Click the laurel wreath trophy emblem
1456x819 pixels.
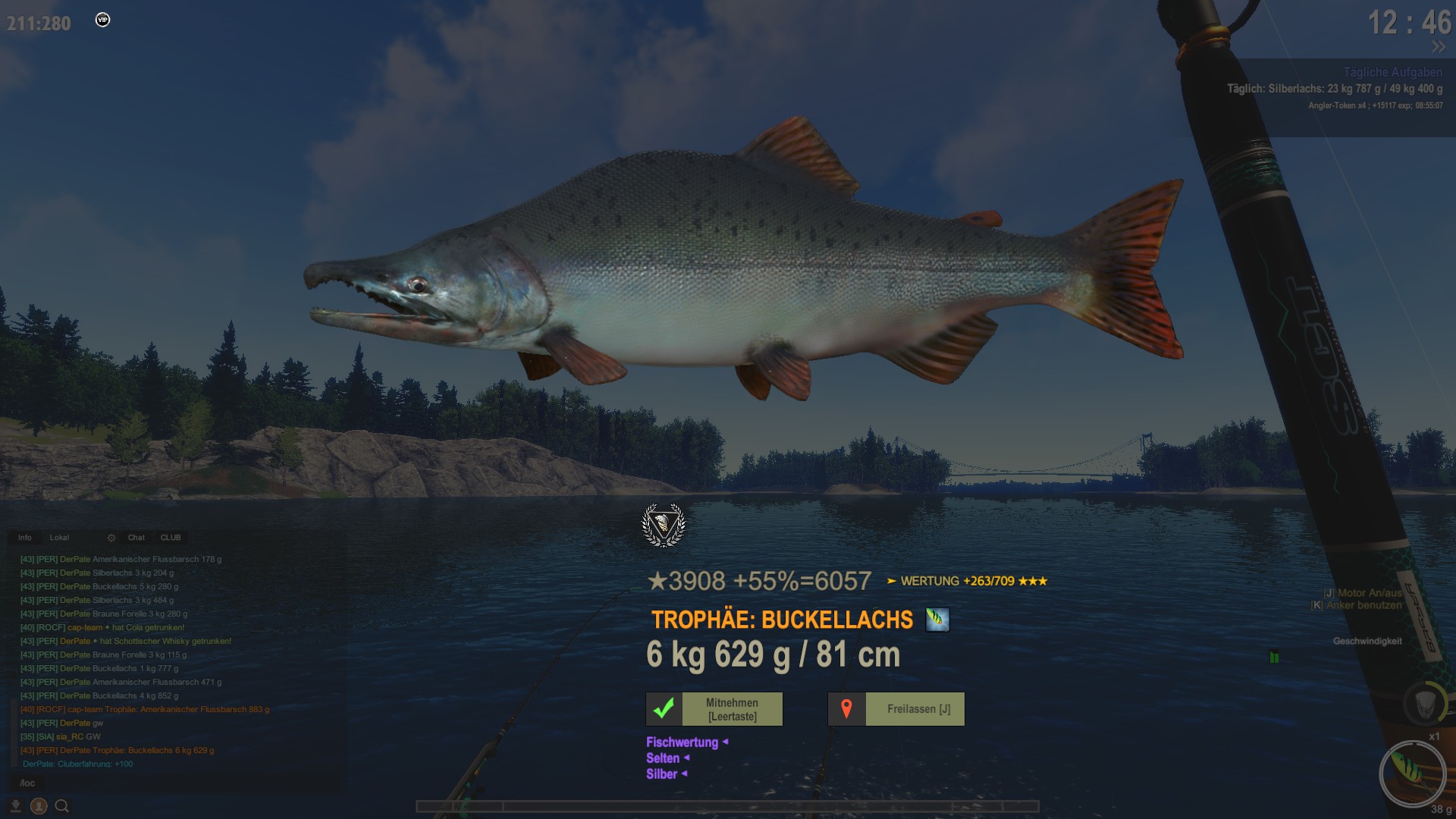click(x=663, y=525)
